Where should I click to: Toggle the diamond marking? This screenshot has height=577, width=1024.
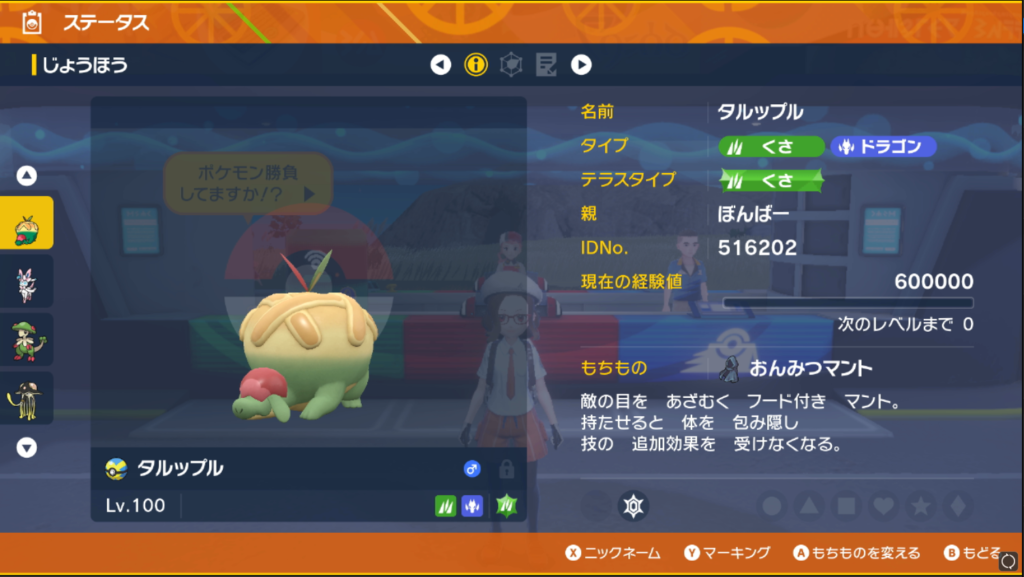tap(955, 506)
